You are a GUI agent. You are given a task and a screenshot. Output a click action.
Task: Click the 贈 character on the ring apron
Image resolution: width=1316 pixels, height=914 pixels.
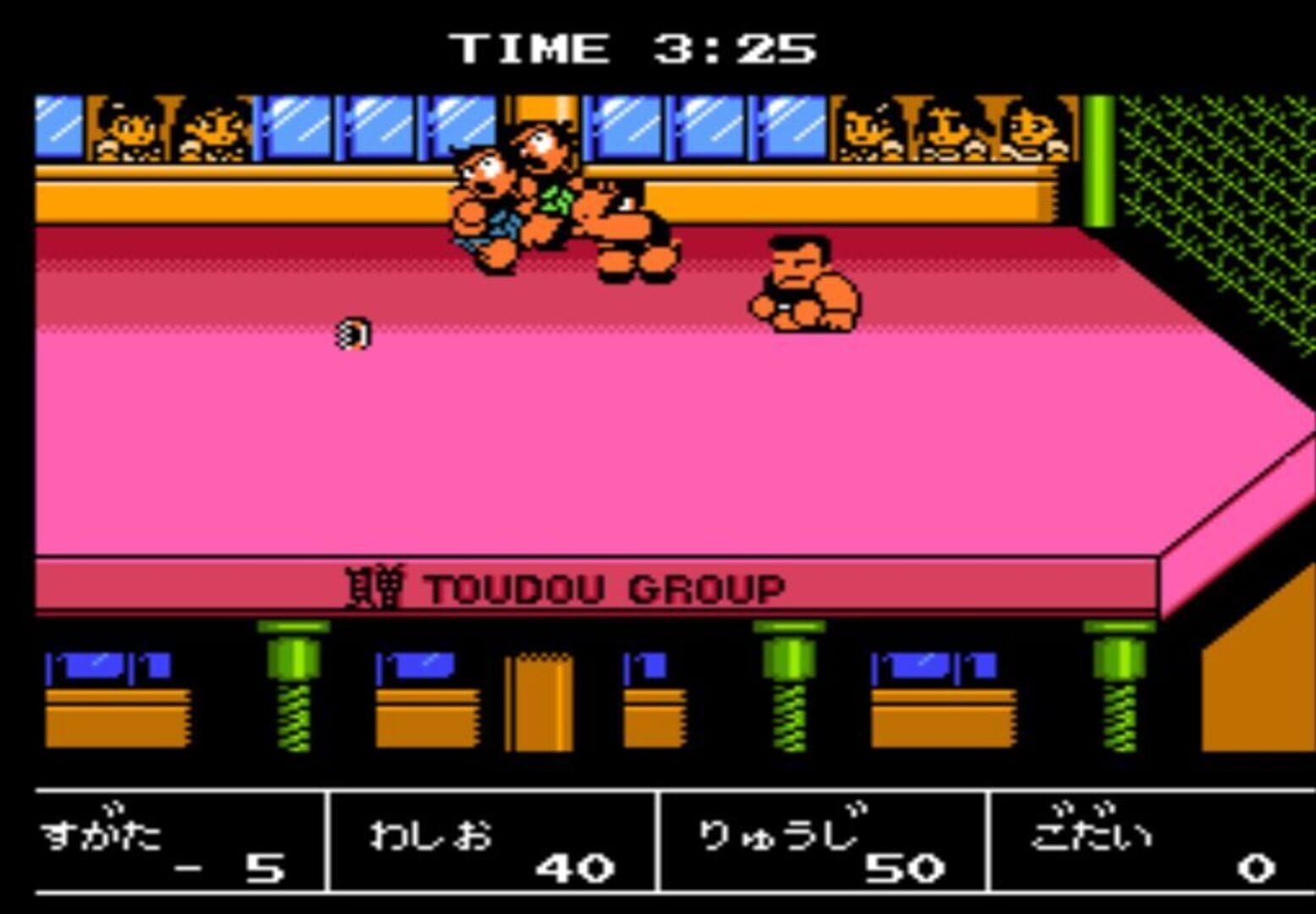[x=377, y=586]
